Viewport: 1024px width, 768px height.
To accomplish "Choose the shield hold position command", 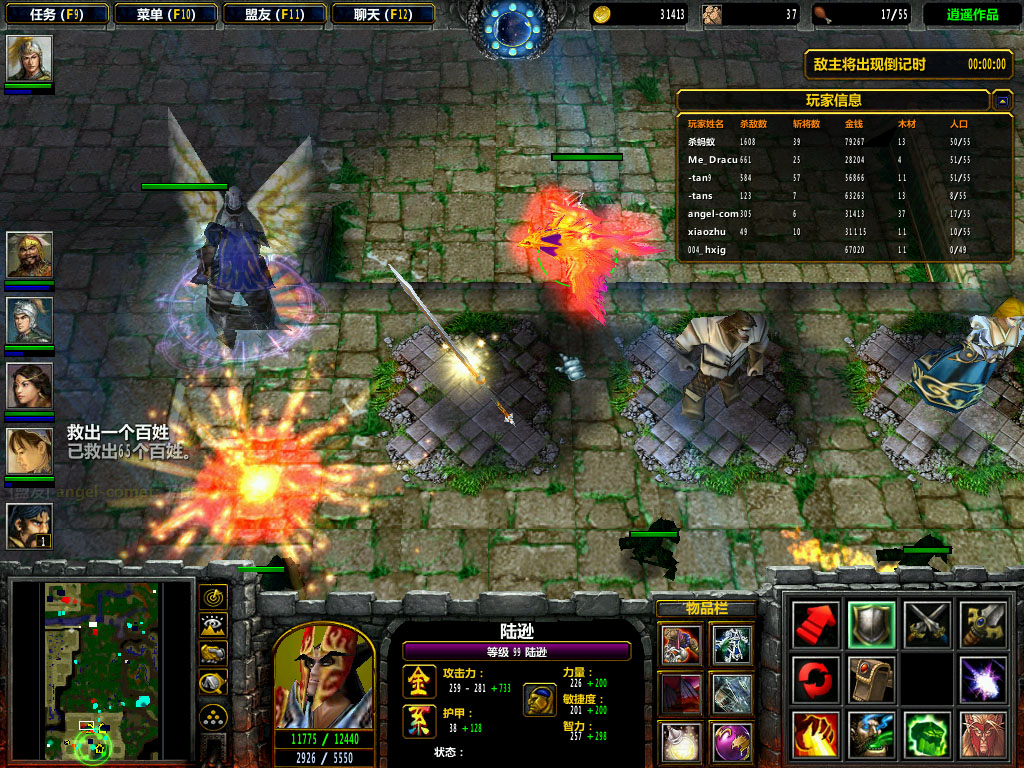I will 870,624.
